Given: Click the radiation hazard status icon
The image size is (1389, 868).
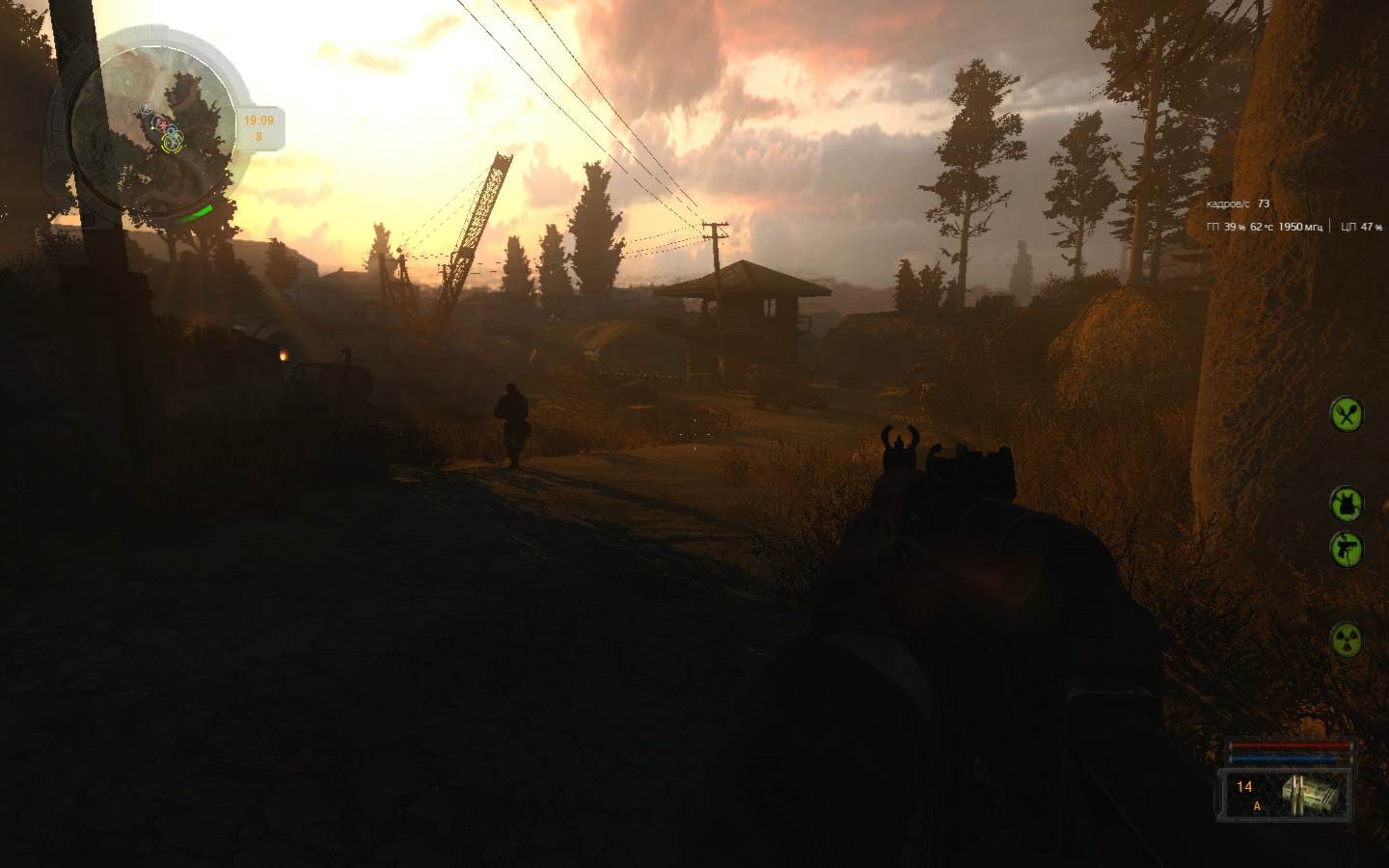Looking at the screenshot, I should [x=1347, y=638].
